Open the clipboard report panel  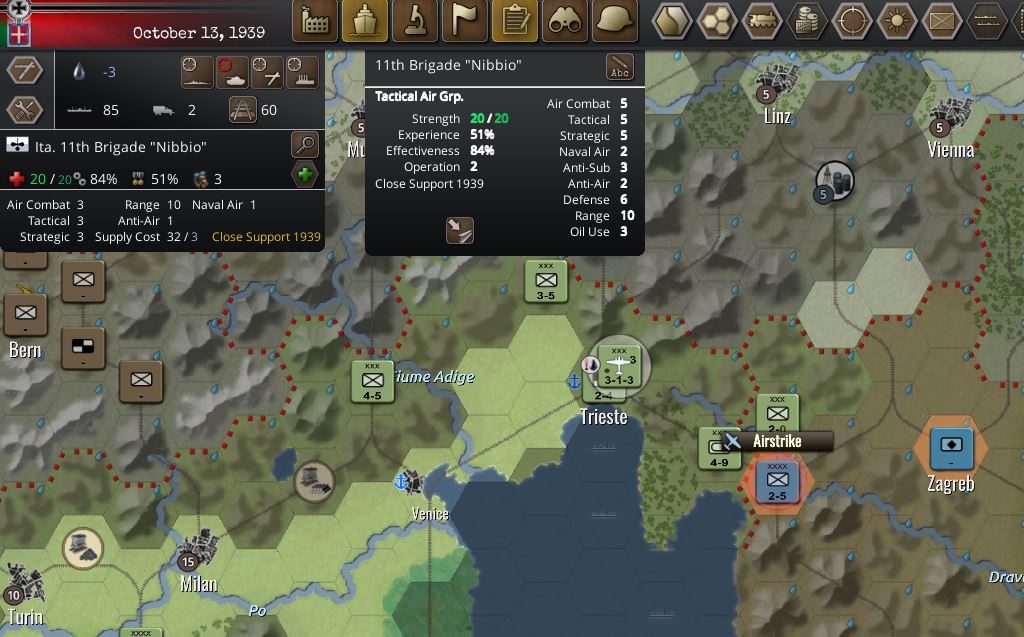pyautogui.click(x=516, y=21)
